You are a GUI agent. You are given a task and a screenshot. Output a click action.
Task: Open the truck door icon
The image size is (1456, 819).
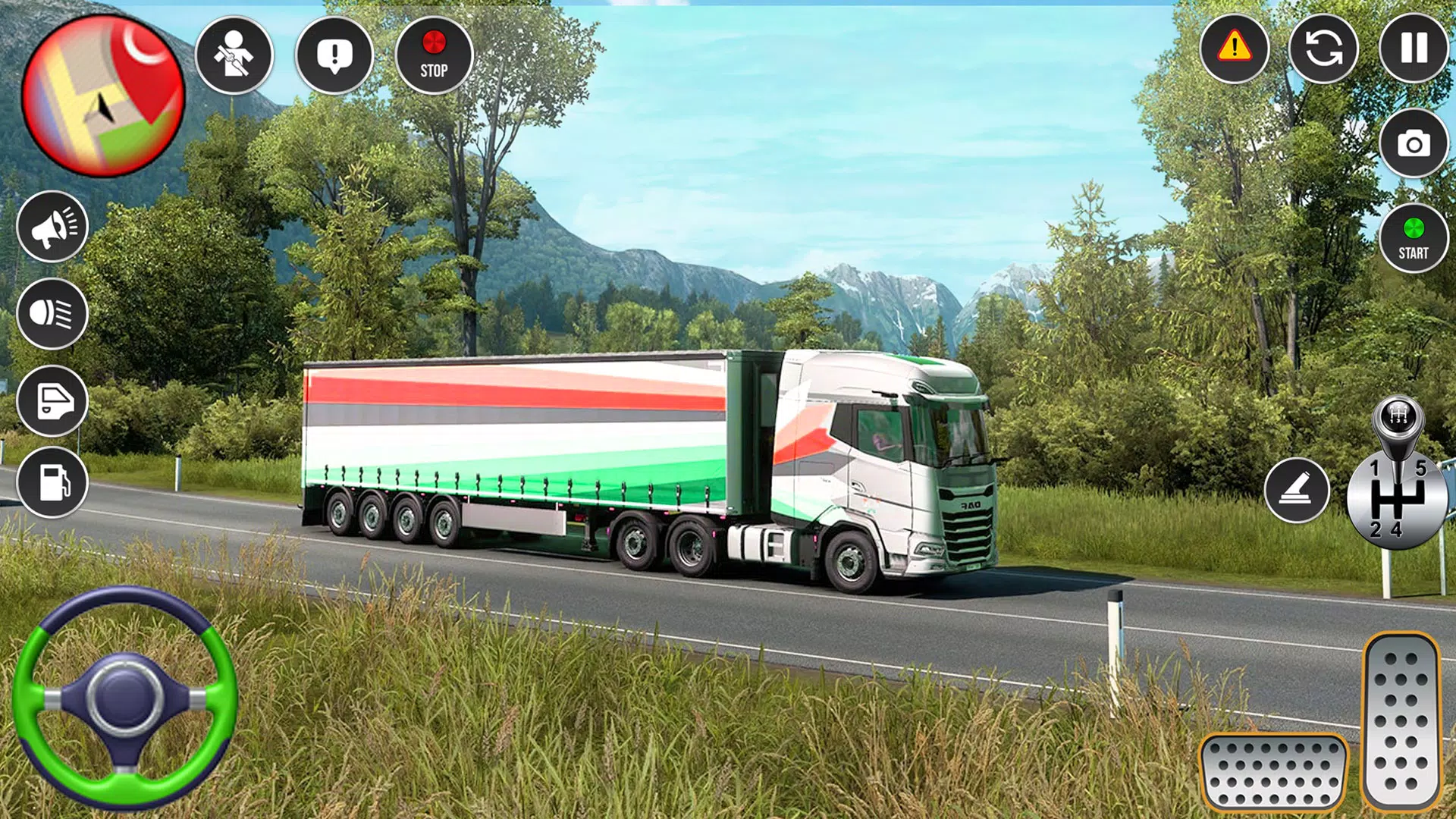(52, 400)
